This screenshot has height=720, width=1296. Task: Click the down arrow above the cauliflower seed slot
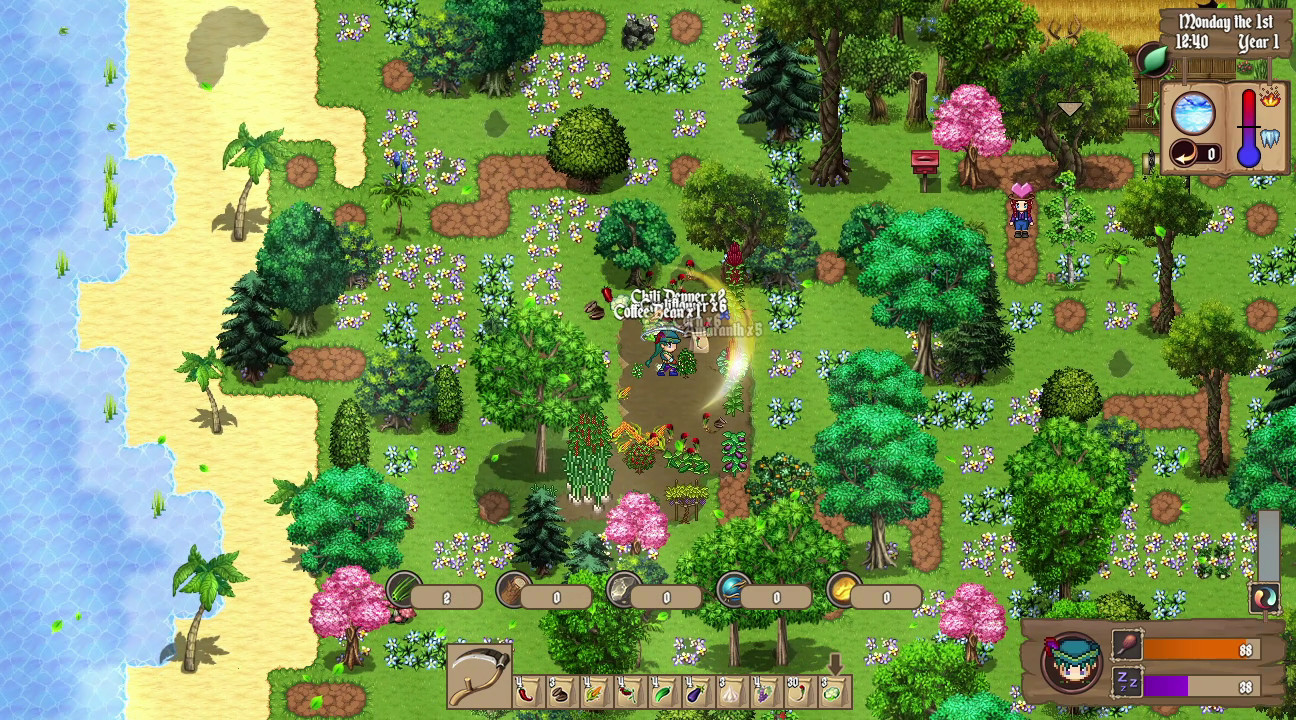[x=835, y=663]
